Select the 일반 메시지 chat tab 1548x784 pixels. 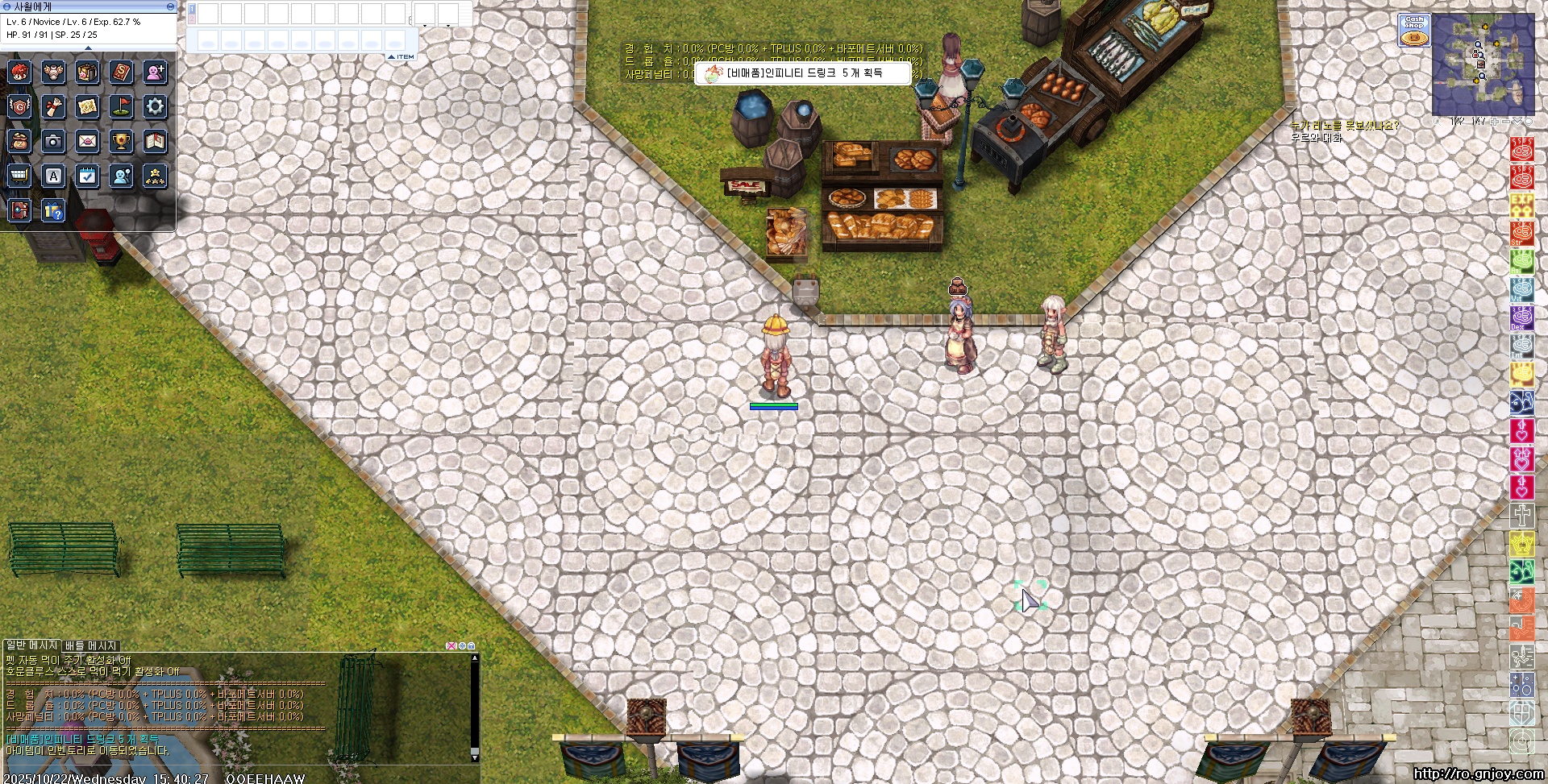[32, 645]
